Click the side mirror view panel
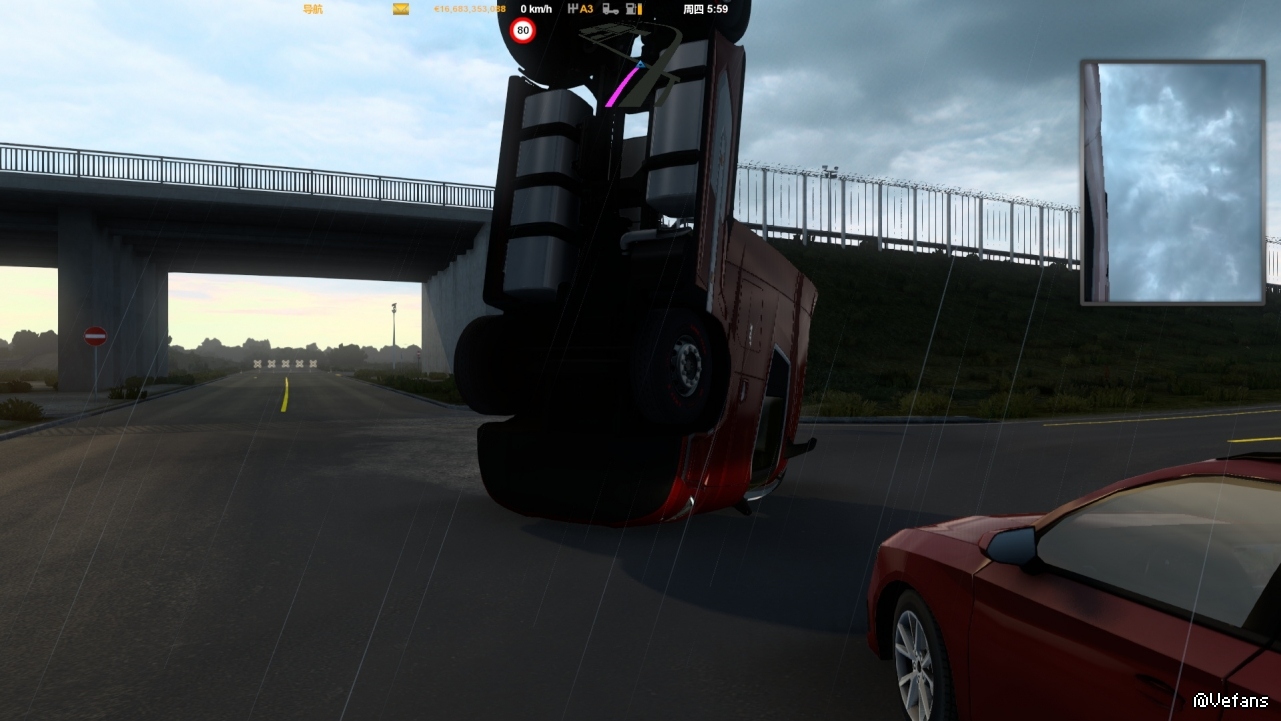 [x=1173, y=182]
